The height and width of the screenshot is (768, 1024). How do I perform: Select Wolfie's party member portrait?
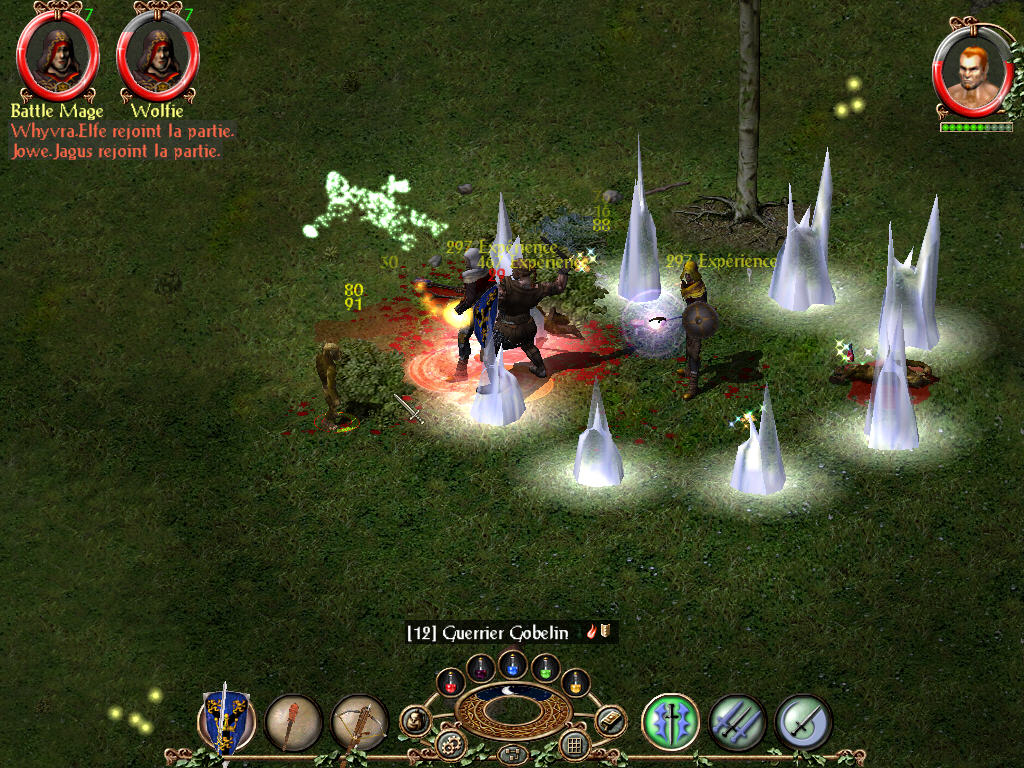pos(158,56)
